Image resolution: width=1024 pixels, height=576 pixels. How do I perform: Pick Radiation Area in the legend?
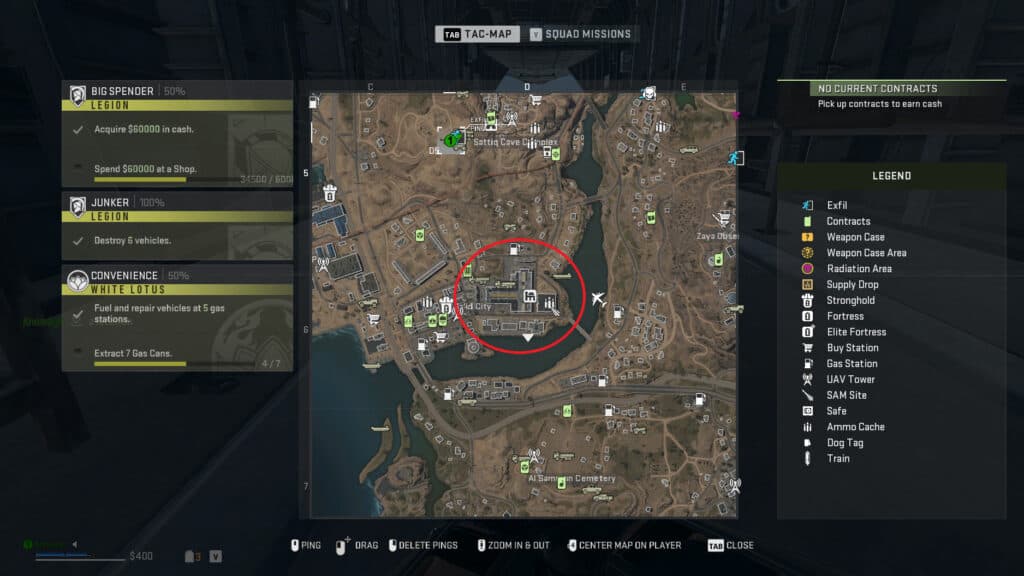[859, 268]
